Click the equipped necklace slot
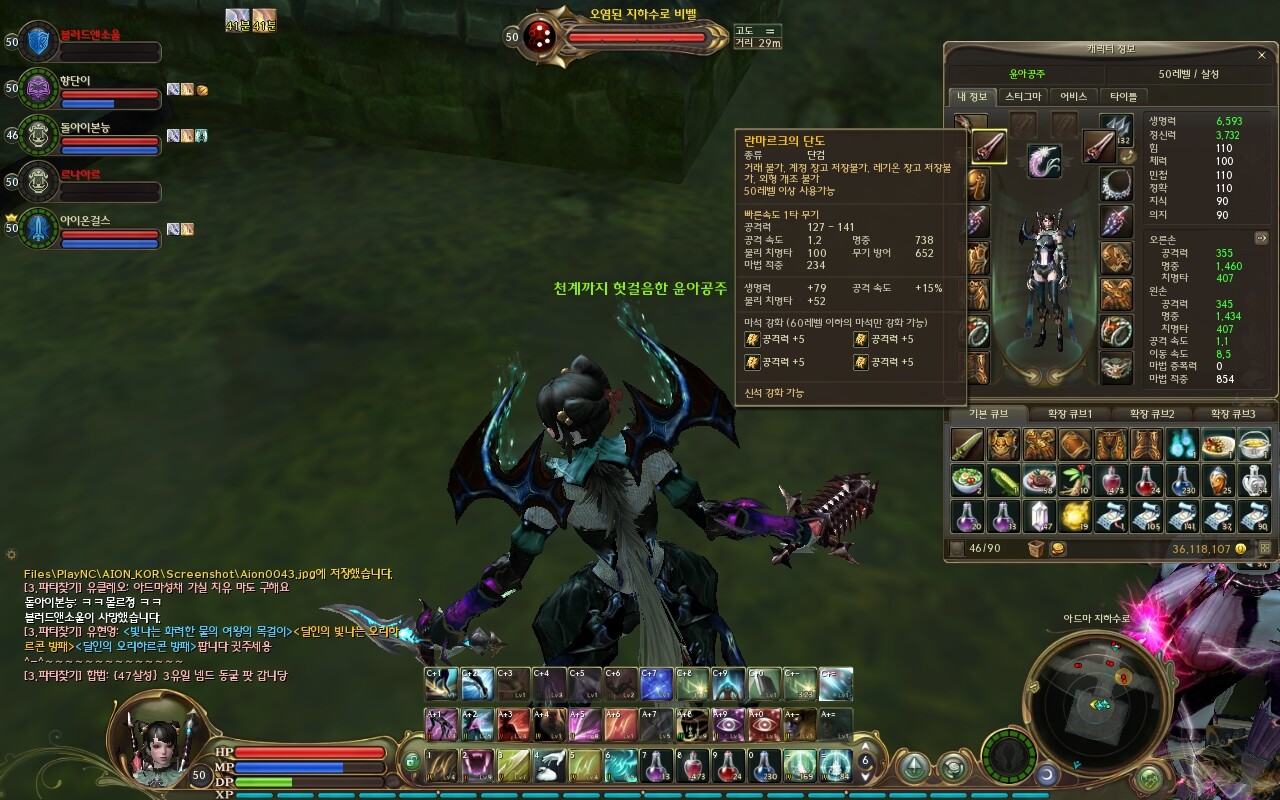The image size is (1280, 800). 1116,185
